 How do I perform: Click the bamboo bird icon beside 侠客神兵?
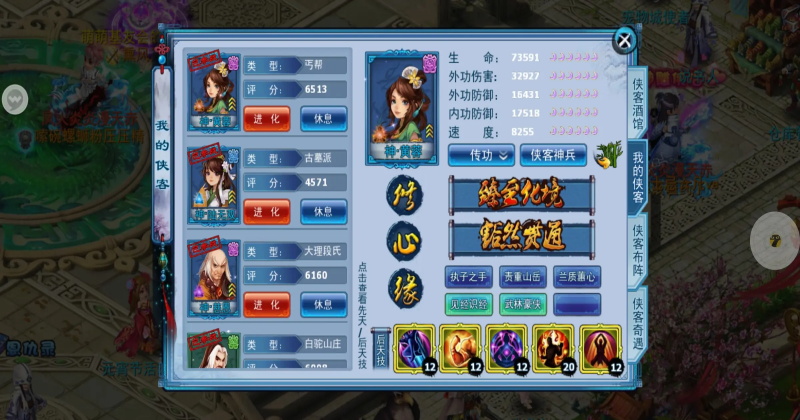click(605, 153)
